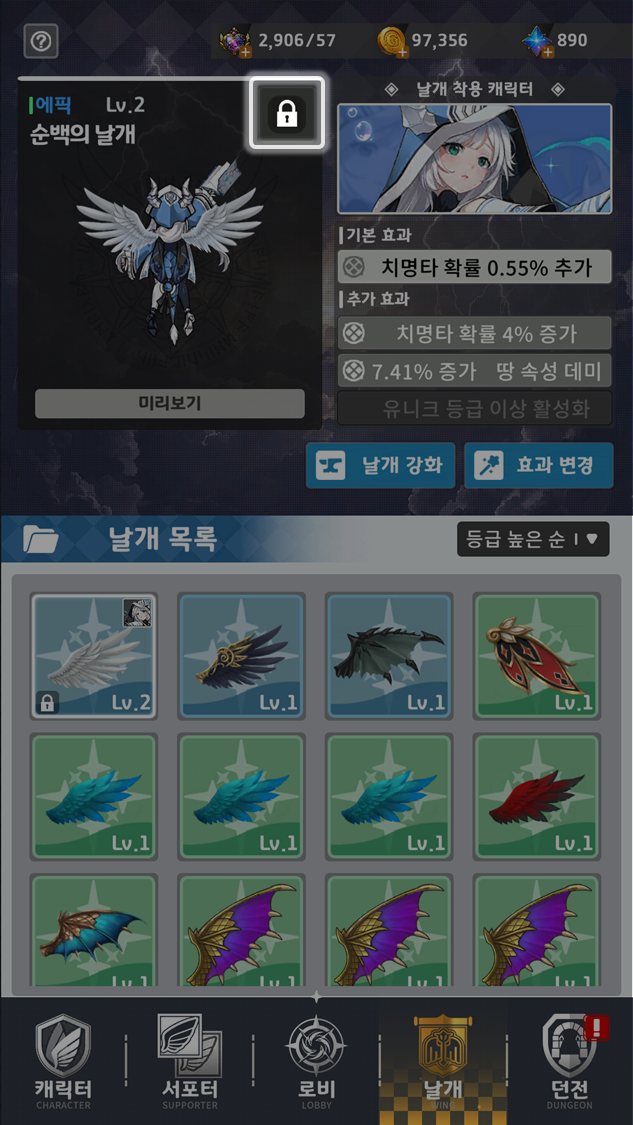This screenshot has width=633, height=1125.
Task: Select the dark red feathered wing
Action: point(536,797)
